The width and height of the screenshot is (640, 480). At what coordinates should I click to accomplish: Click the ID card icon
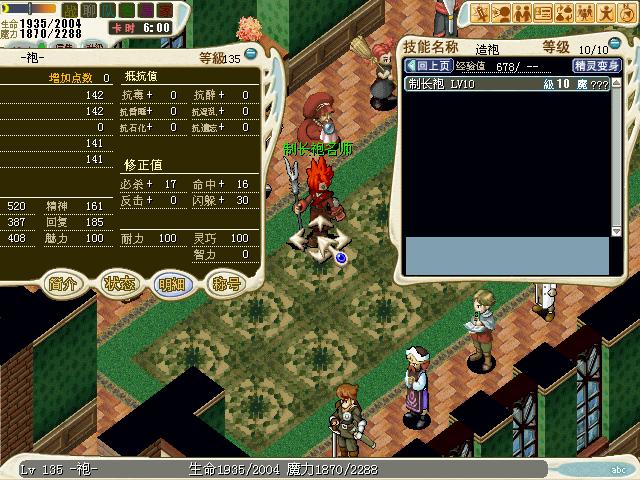click(543, 13)
